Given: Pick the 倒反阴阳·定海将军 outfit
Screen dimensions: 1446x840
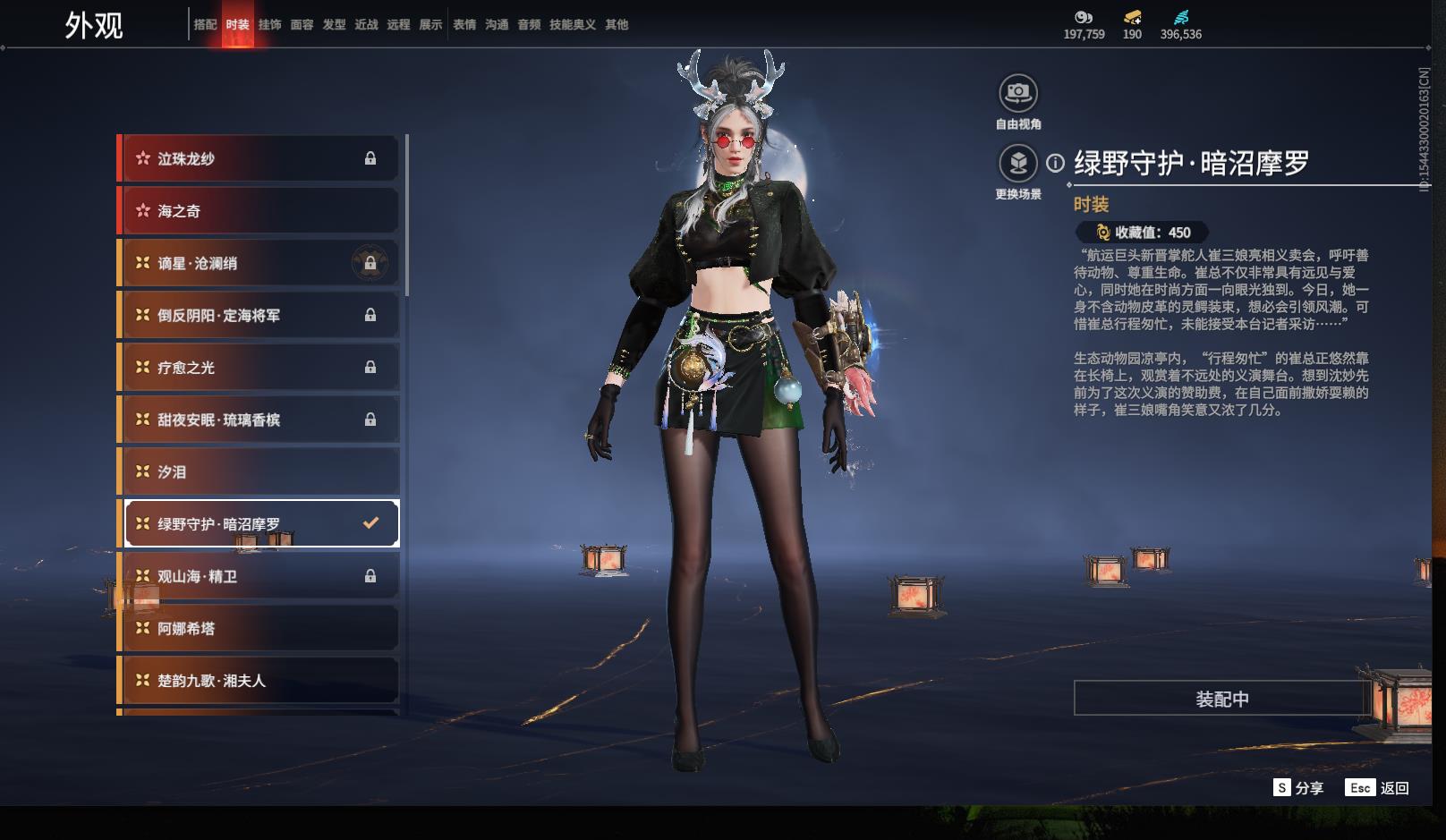Looking at the screenshot, I should point(259,316).
